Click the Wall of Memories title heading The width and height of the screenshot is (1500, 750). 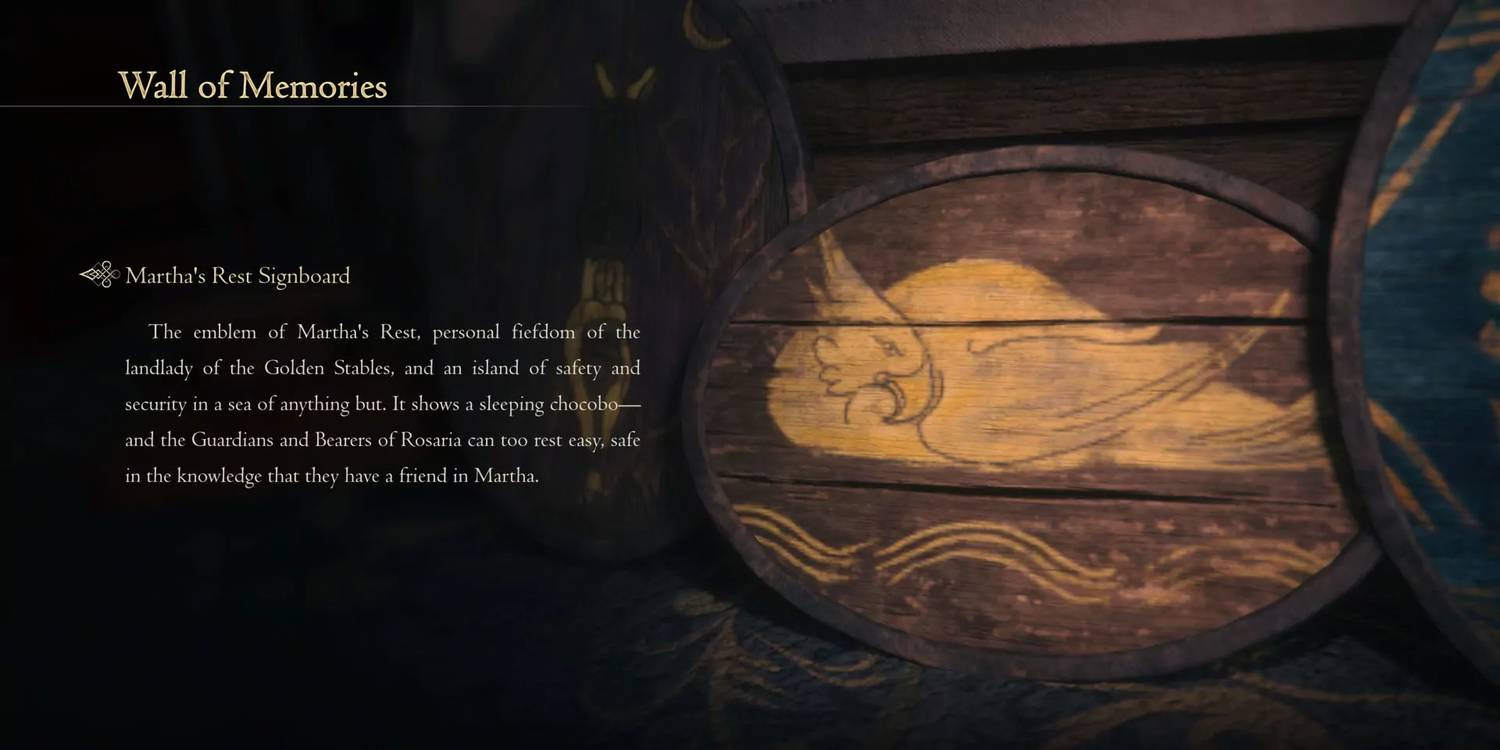(x=253, y=87)
